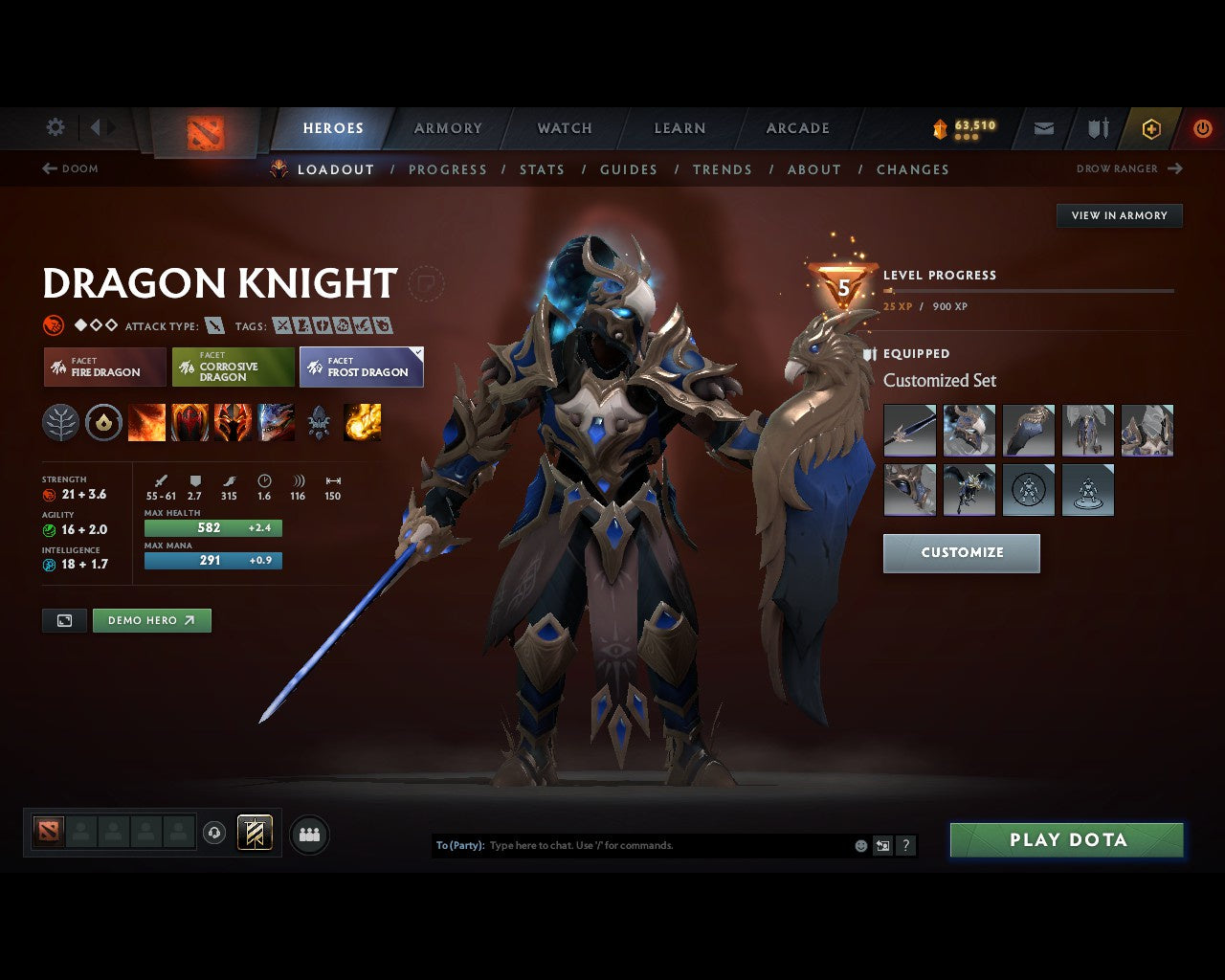This screenshot has width=1225, height=980.
Task: Click the armory shield-and-sword icon
Action: pos(1097,128)
